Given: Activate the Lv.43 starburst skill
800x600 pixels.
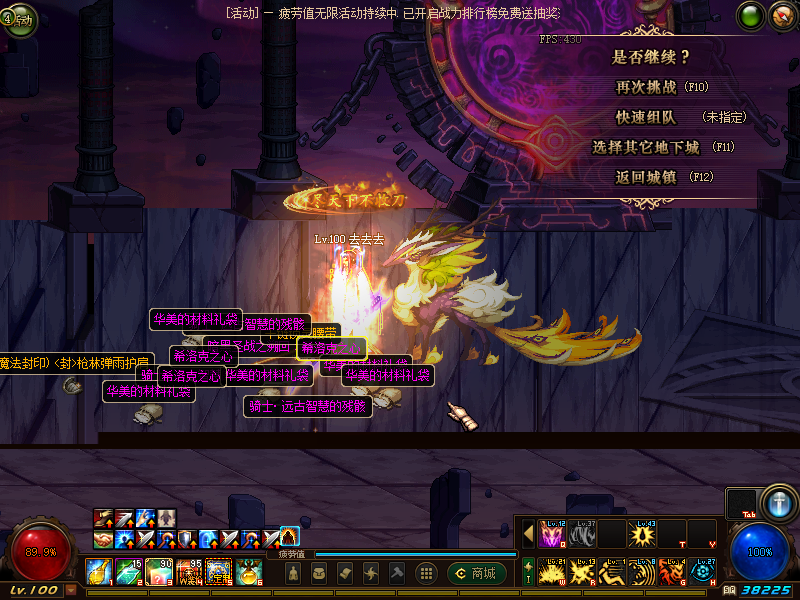Looking at the screenshot, I should (642, 534).
